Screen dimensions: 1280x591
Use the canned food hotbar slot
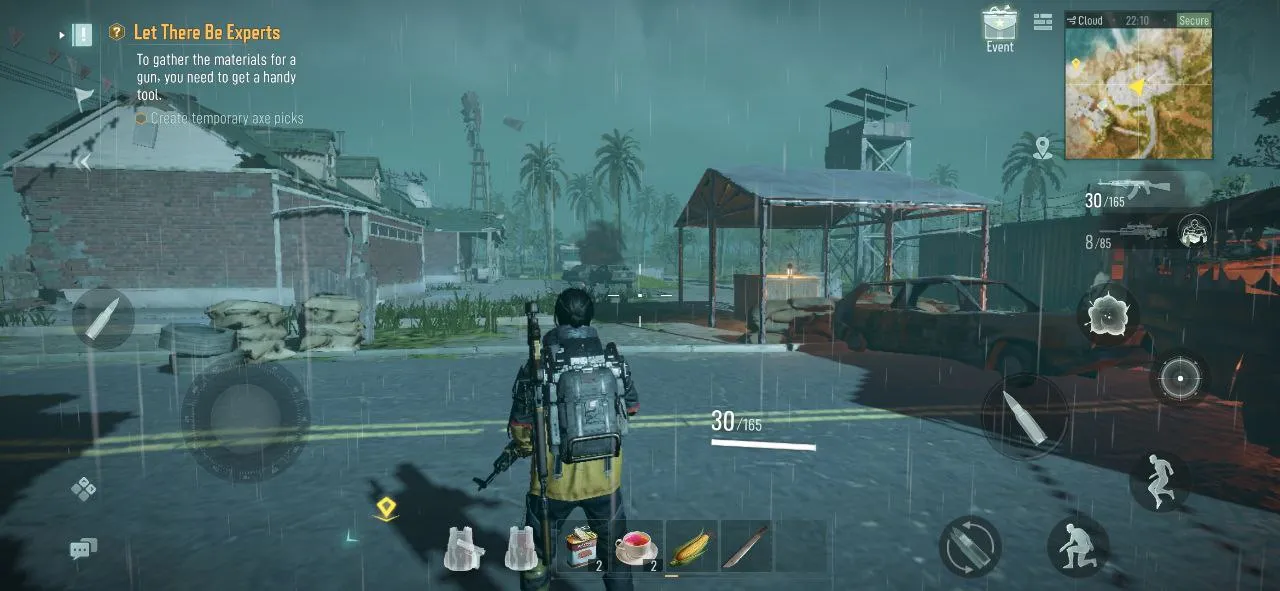pyautogui.click(x=583, y=546)
